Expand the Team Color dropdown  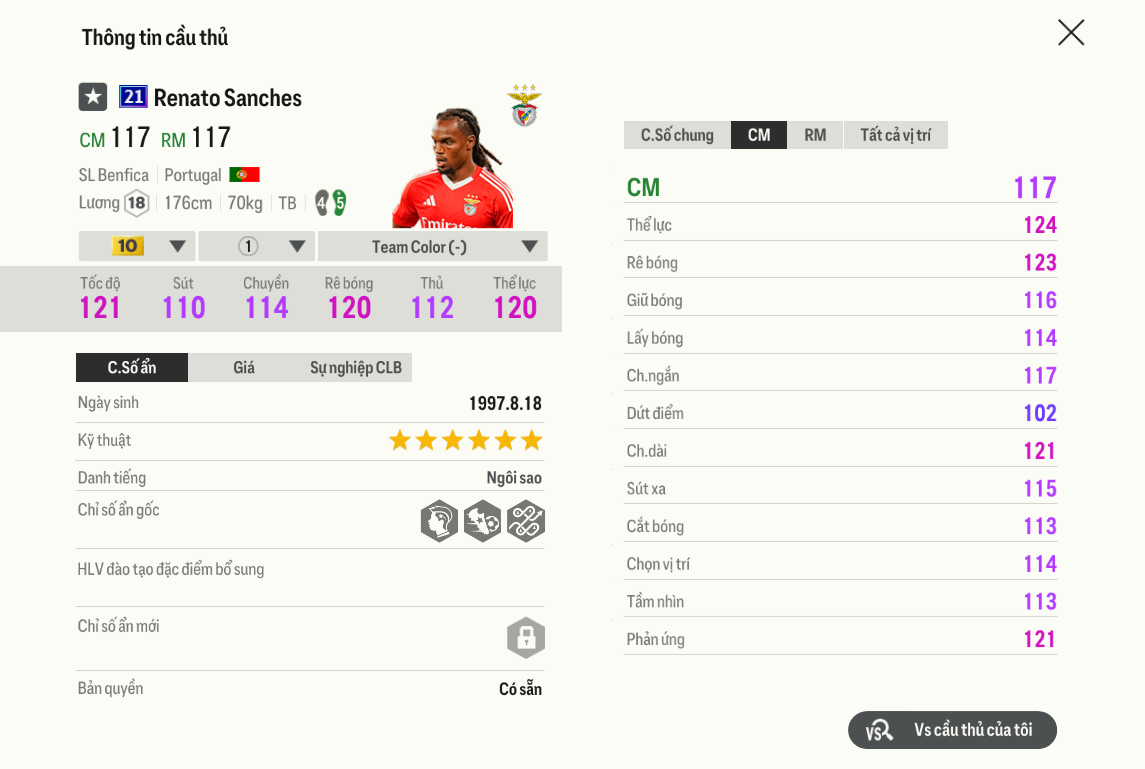pyautogui.click(x=432, y=246)
